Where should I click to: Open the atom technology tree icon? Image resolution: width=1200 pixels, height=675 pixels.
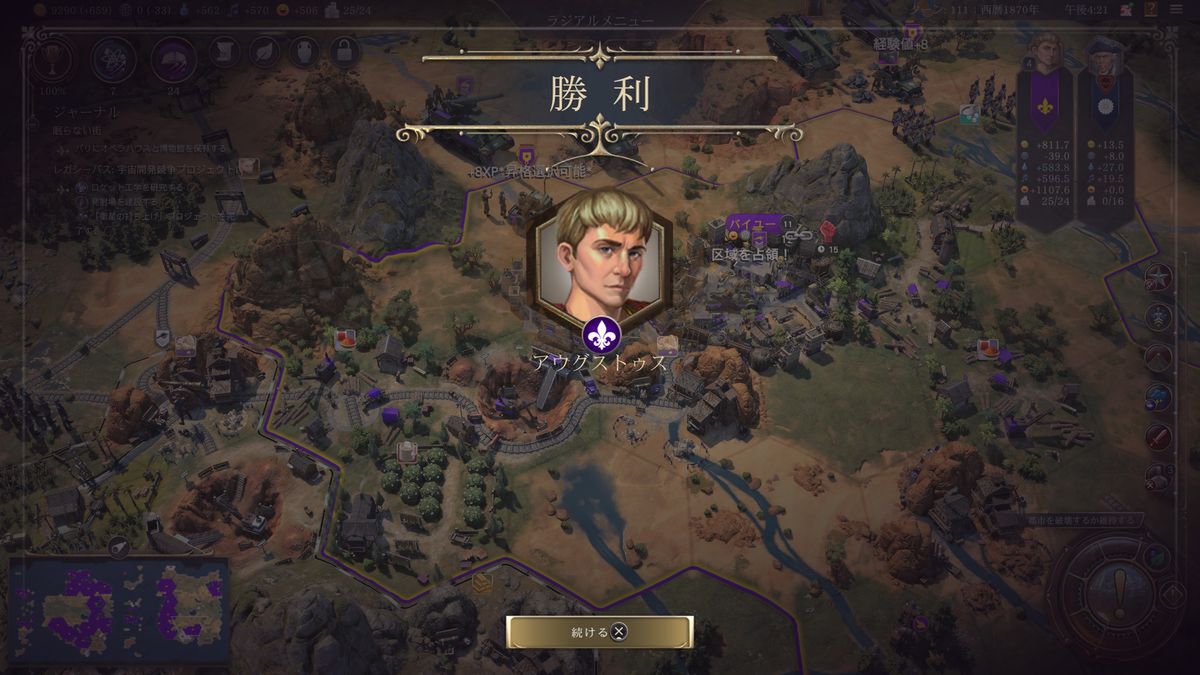point(114,60)
